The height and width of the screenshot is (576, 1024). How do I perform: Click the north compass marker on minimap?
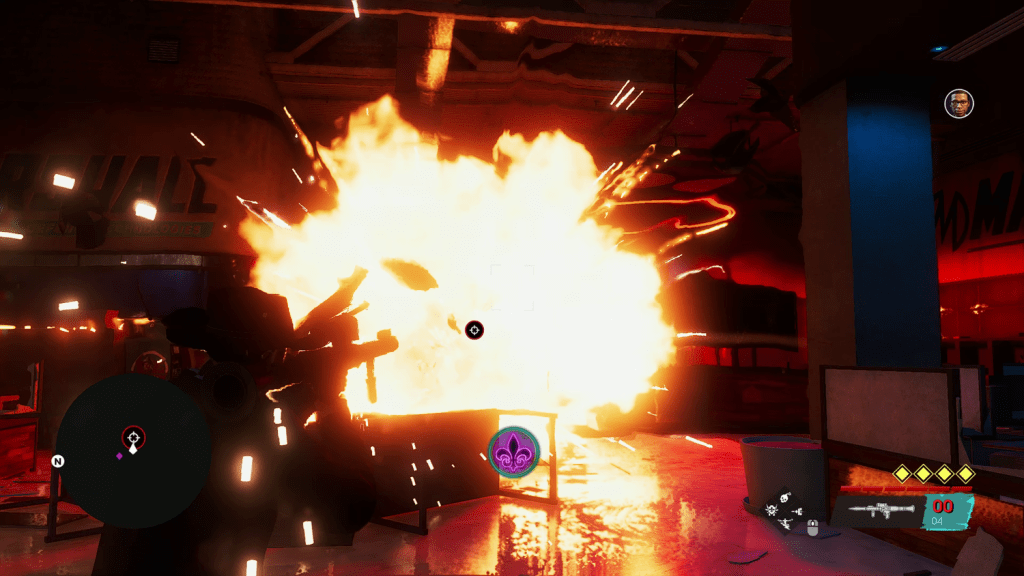coord(58,462)
